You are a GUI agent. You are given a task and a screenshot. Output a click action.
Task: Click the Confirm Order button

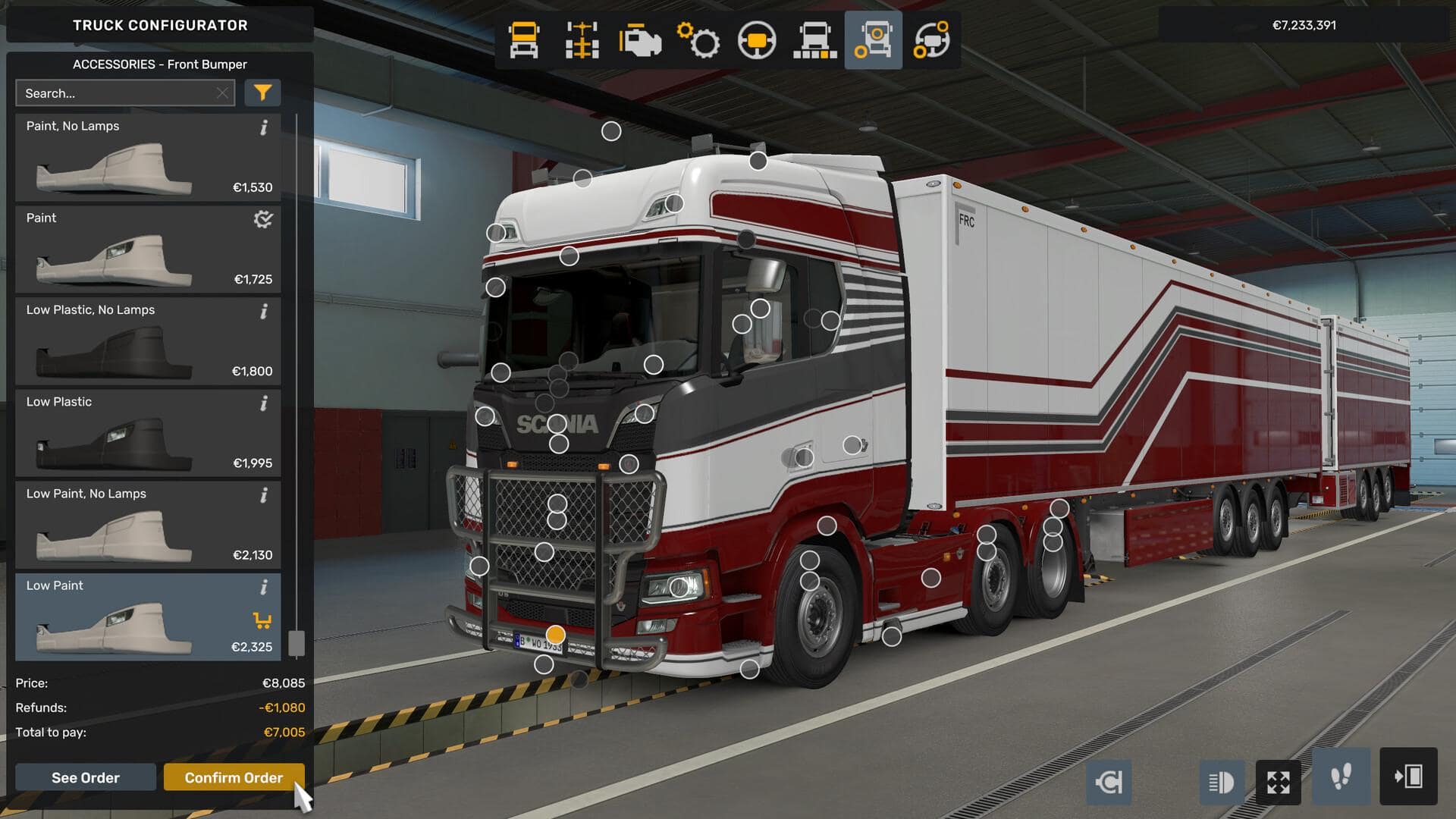233,777
